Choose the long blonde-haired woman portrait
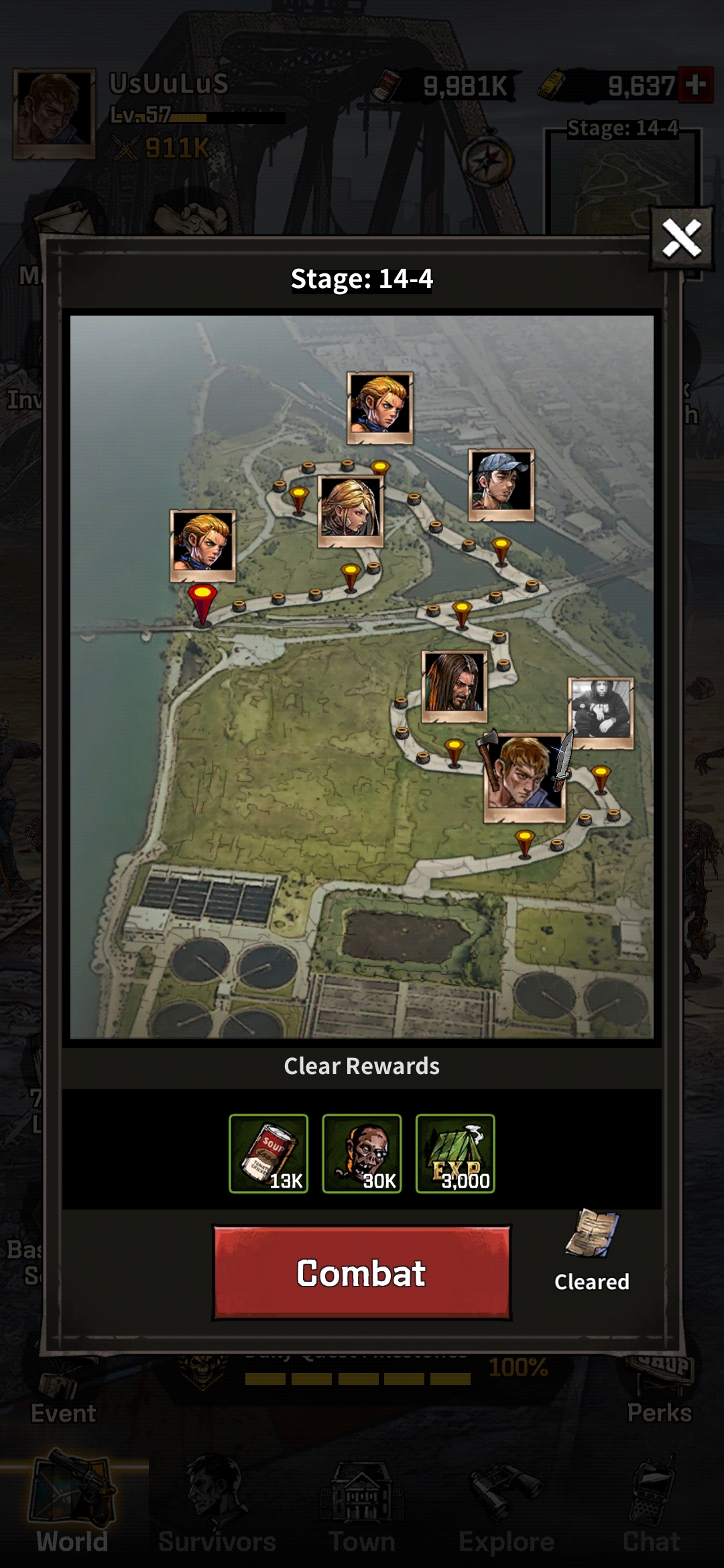The height and width of the screenshot is (1568, 724). click(x=350, y=510)
